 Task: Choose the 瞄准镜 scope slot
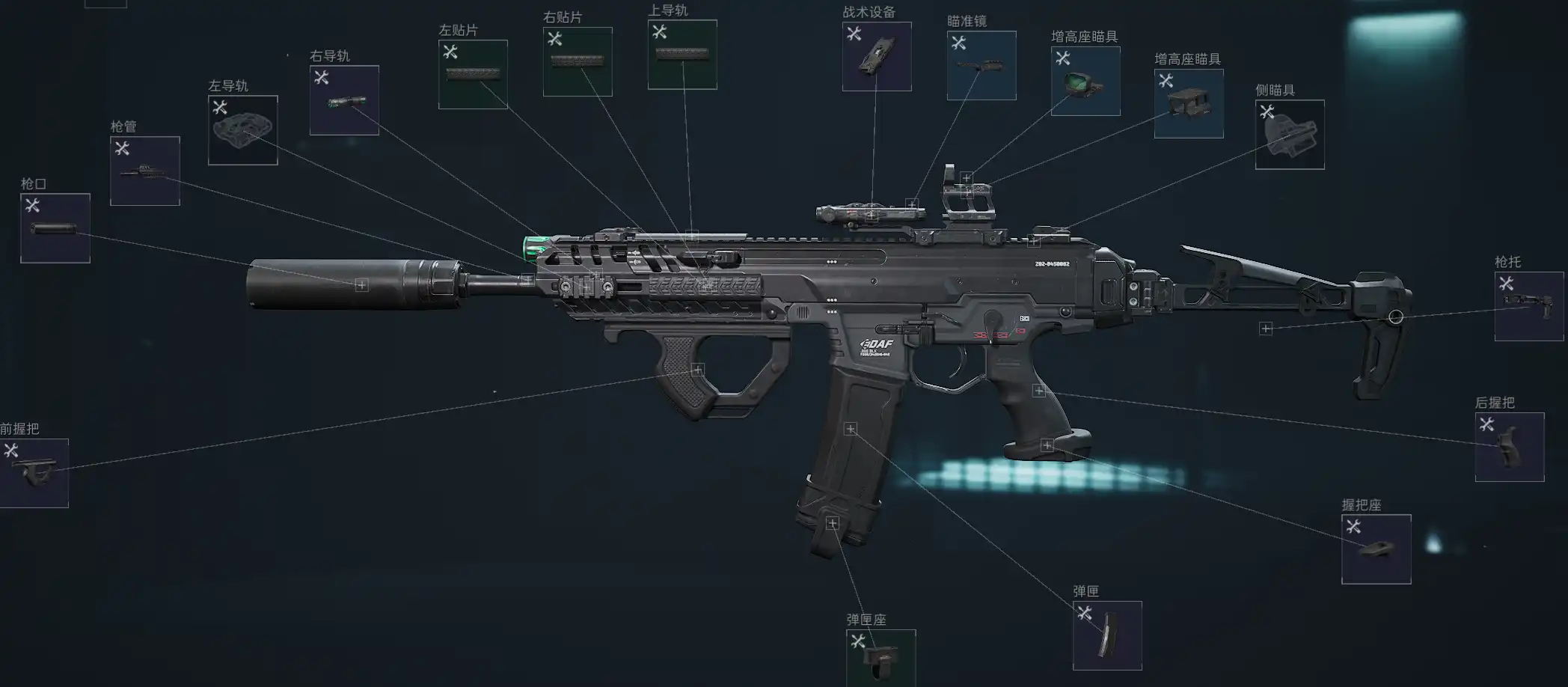981,66
